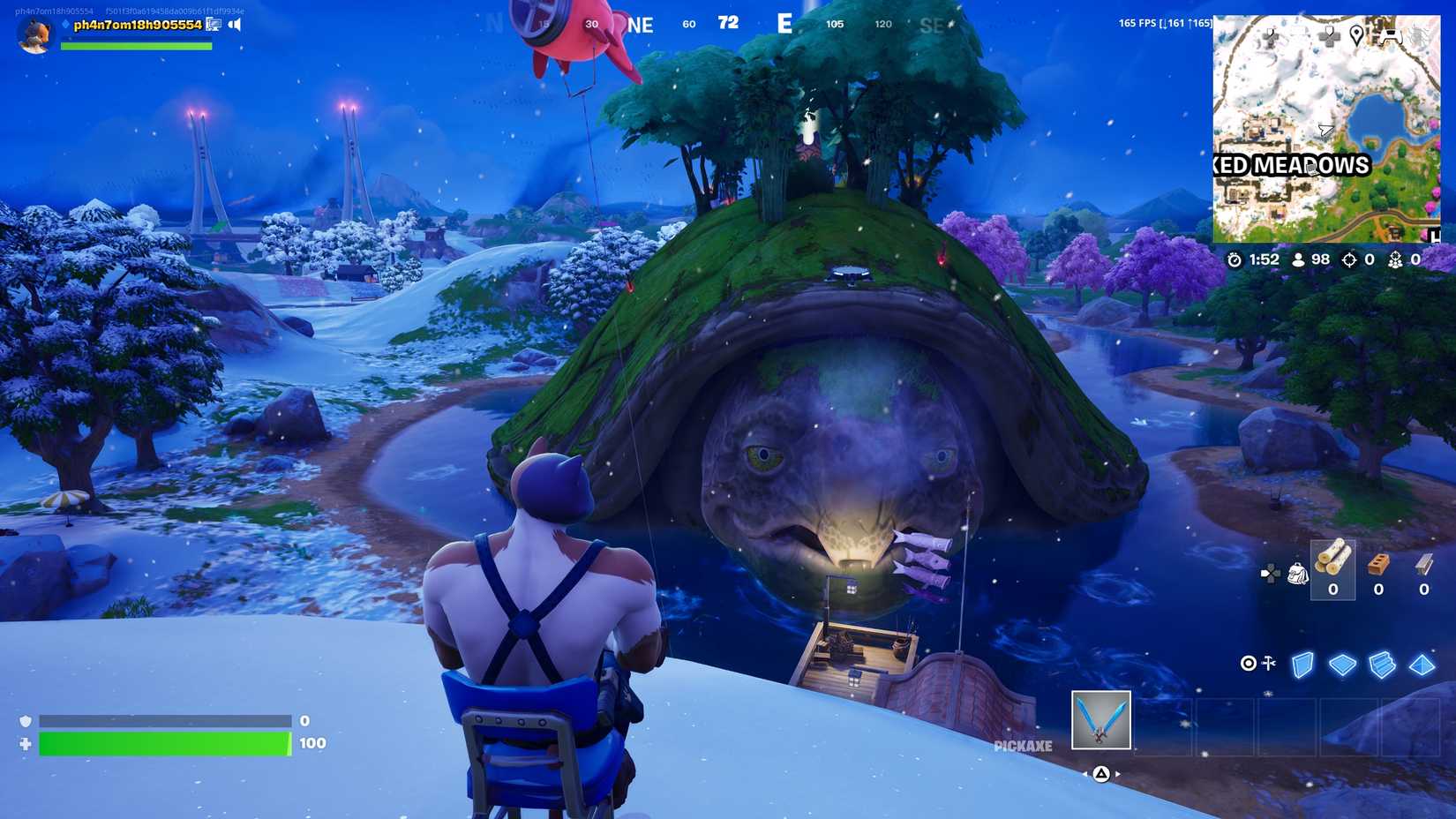The height and width of the screenshot is (819, 1456).
Task: Select the wall build piece icon
Action: pyautogui.click(x=1302, y=664)
